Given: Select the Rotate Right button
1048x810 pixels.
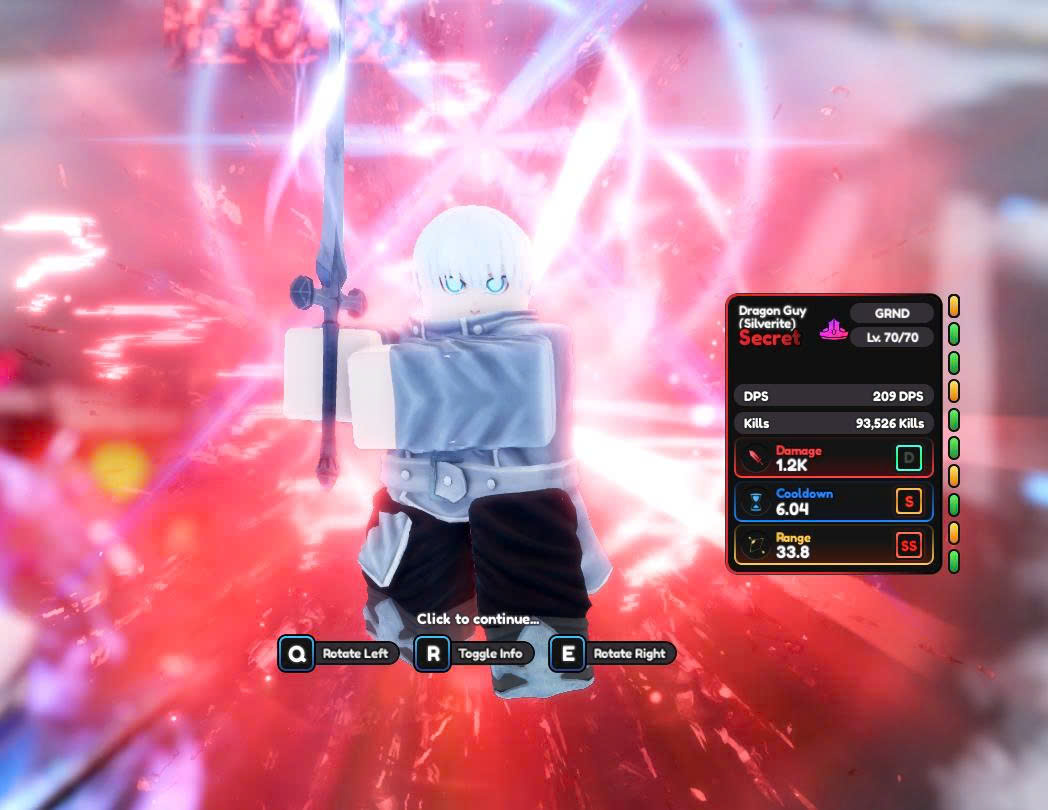Looking at the screenshot, I should tap(612, 654).
